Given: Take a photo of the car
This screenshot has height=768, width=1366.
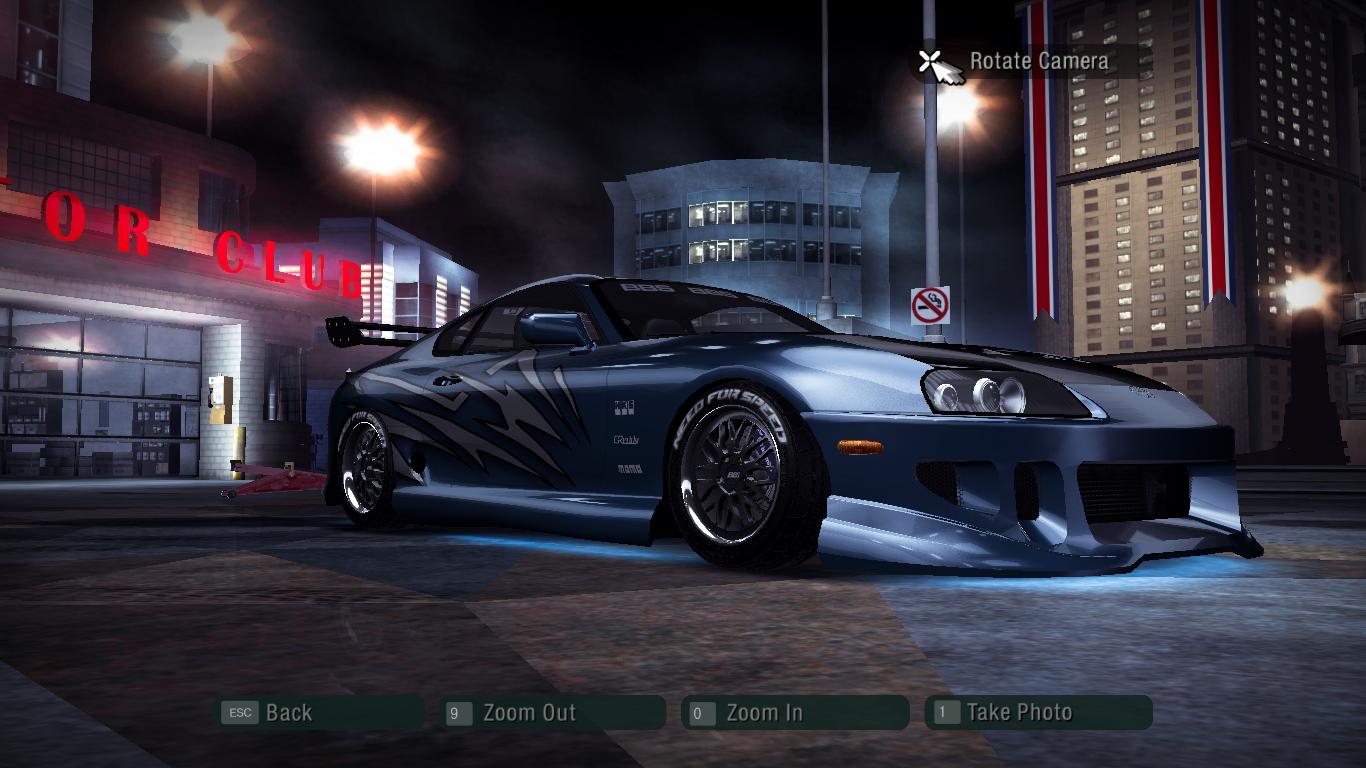Looking at the screenshot, I should tap(1018, 713).
